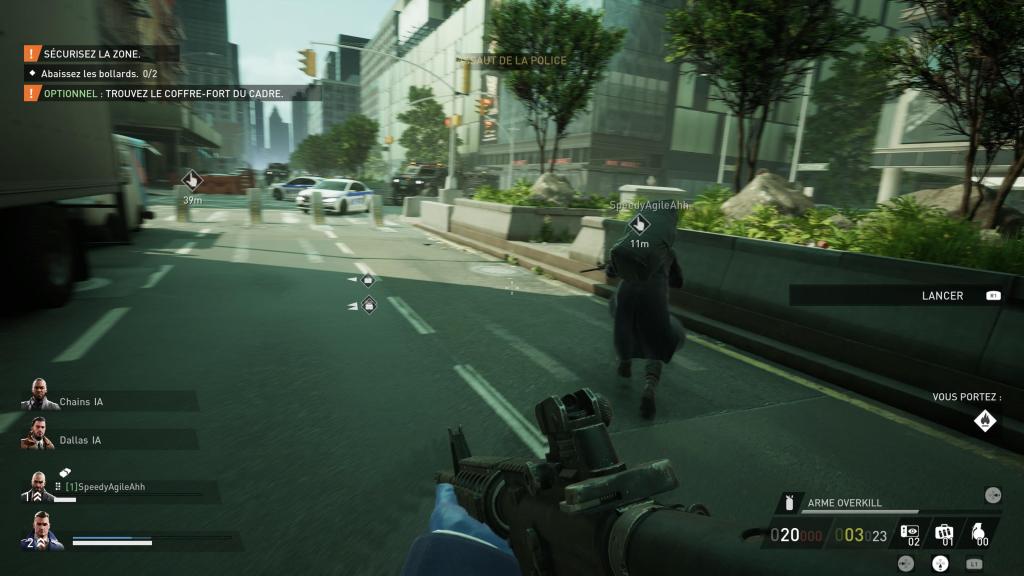Click the carried loot icon under 'Vous portez'
Viewport: 1024px width, 576px height.
coord(986,421)
